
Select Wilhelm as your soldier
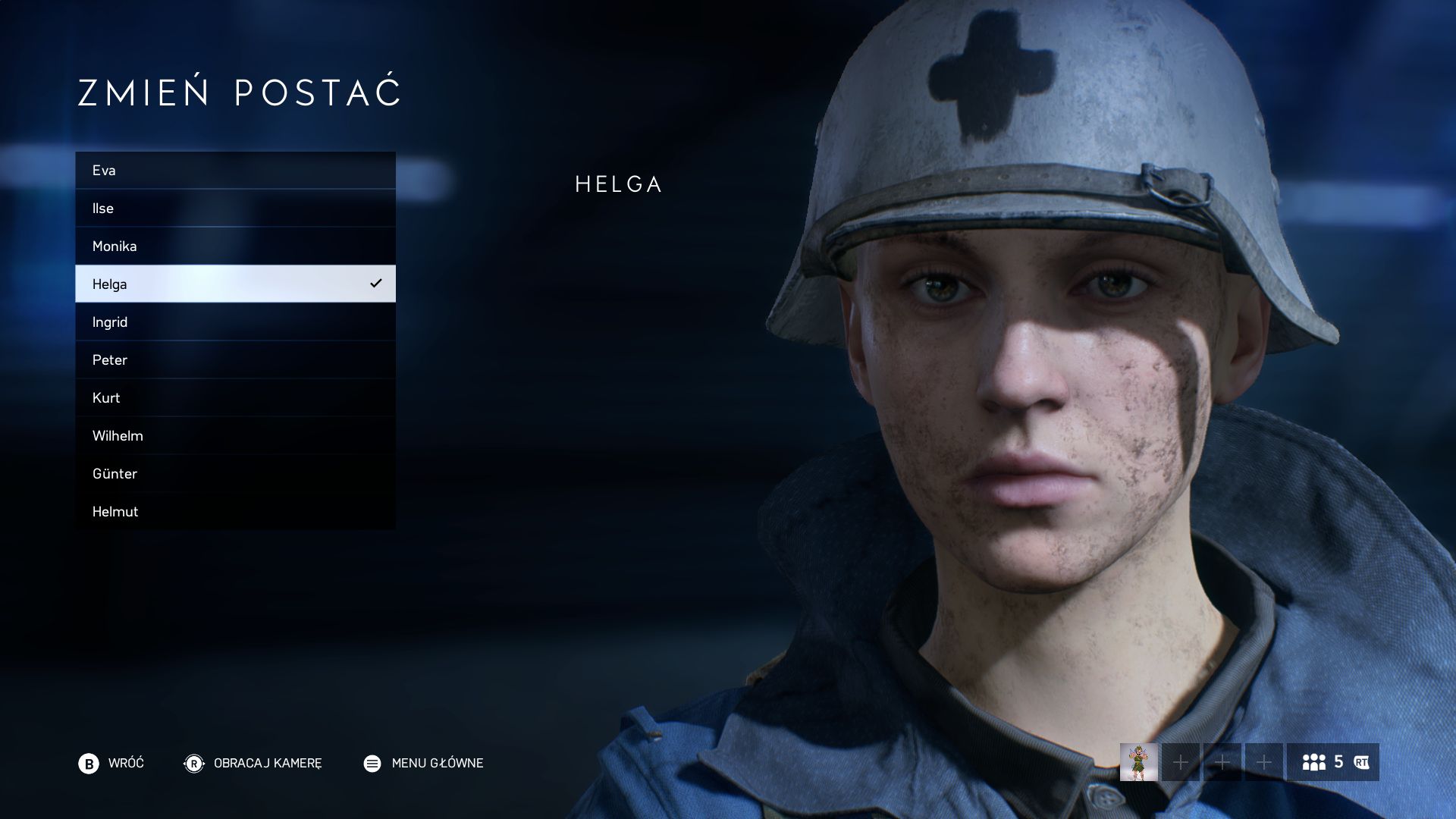click(x=235, y=436)
